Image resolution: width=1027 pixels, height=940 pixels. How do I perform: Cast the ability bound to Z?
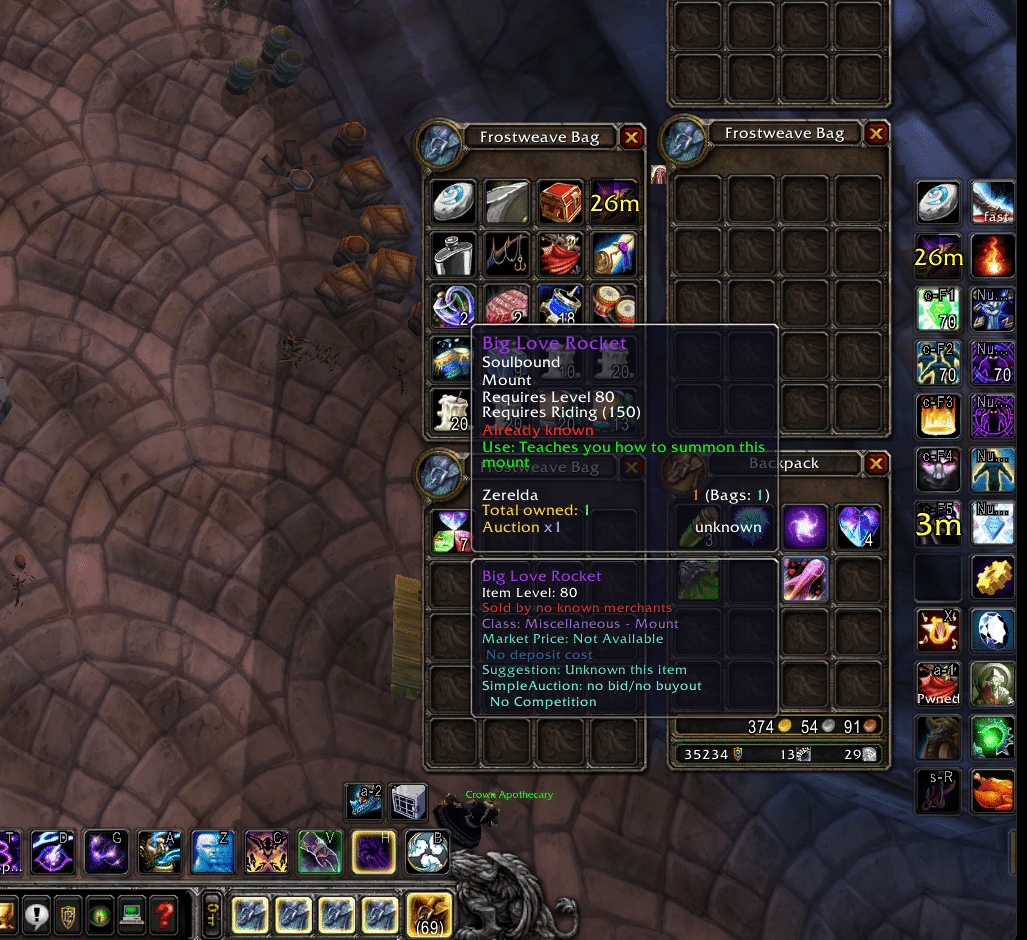point(212,851)
